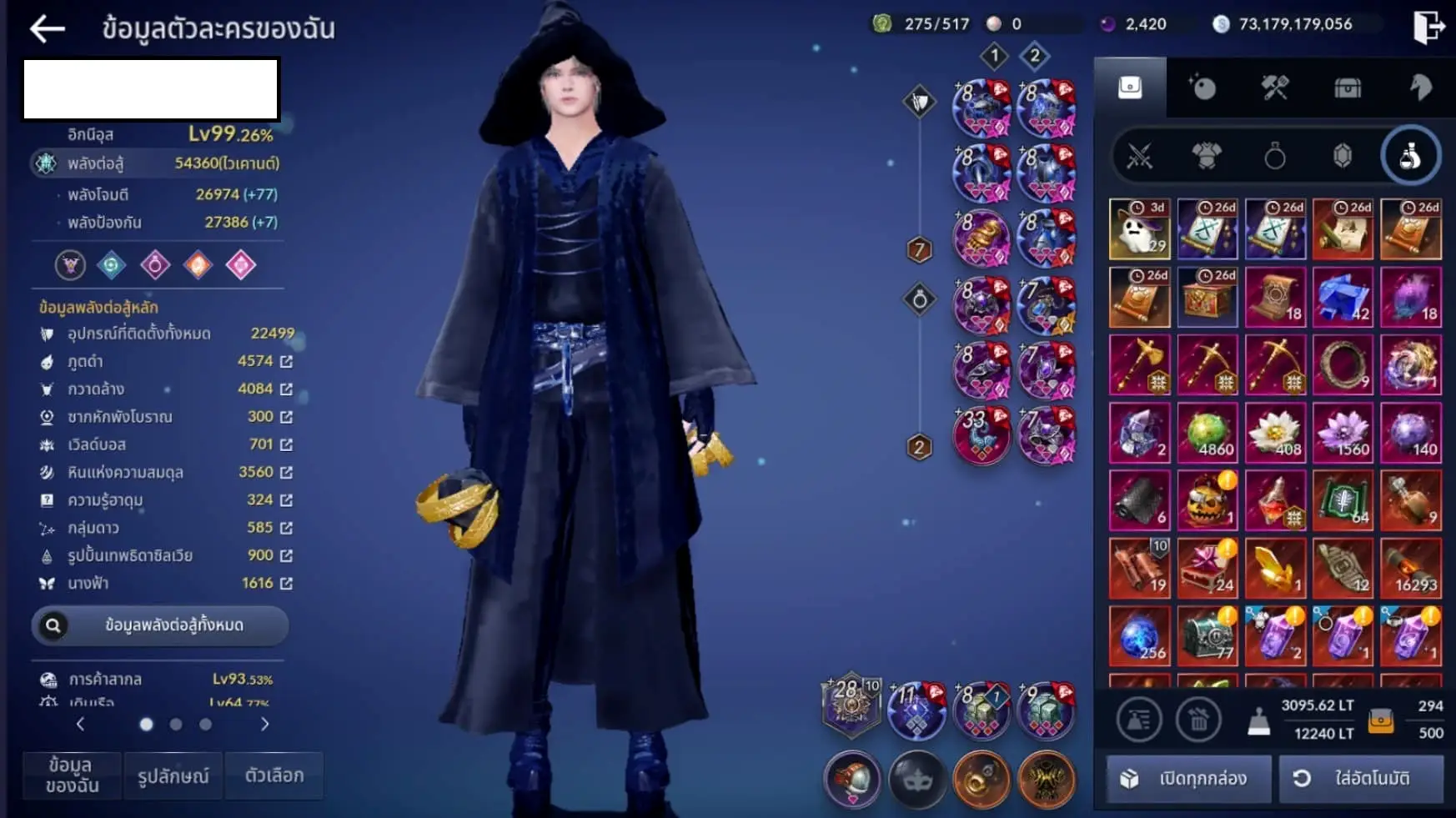The height and width of the screenshot is (818, 1456).
Task: Select the green orb item stack
Action: [1207, 434]
